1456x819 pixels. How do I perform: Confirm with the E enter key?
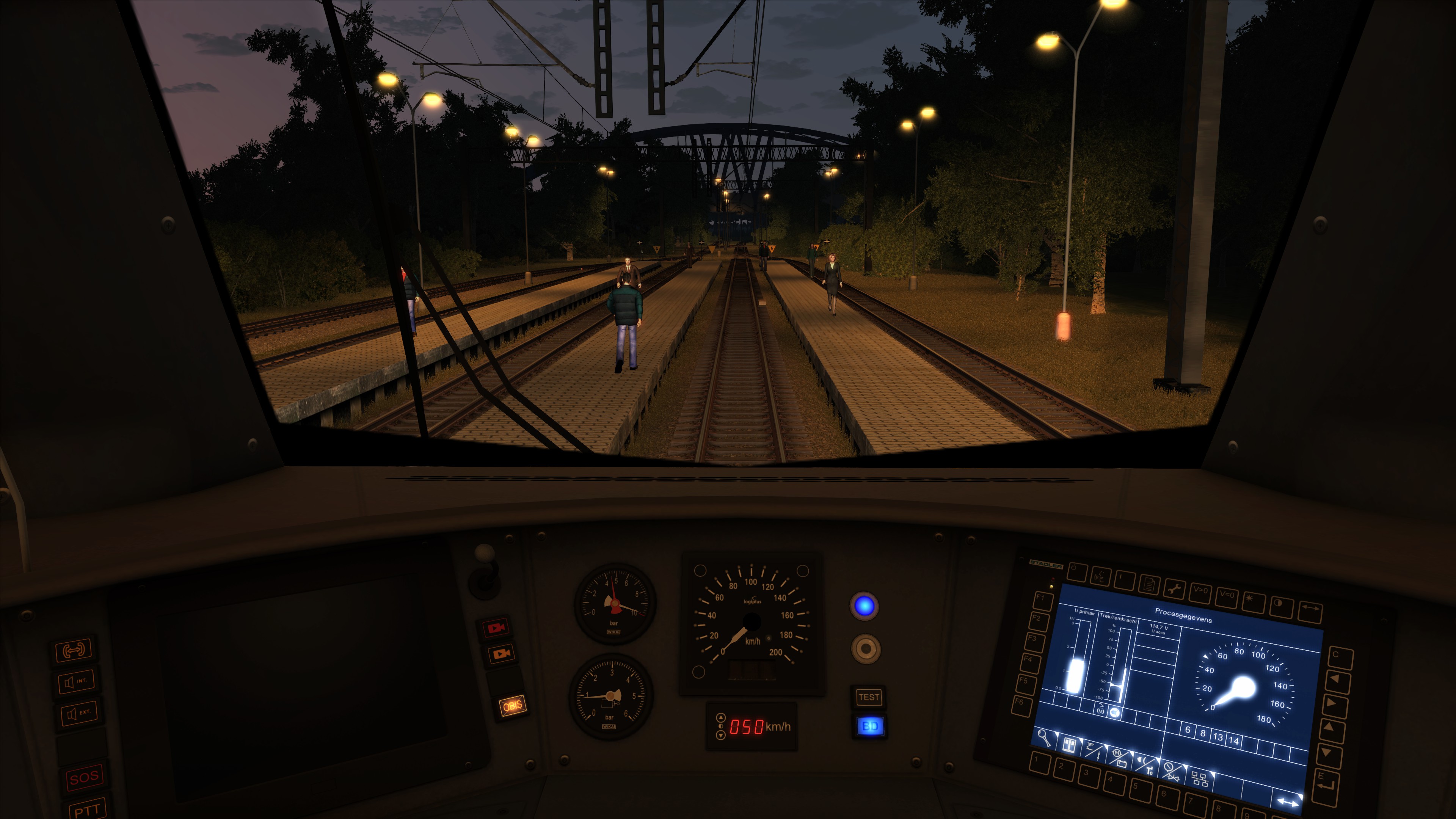pyautogui.click(x=1325, y=781)
